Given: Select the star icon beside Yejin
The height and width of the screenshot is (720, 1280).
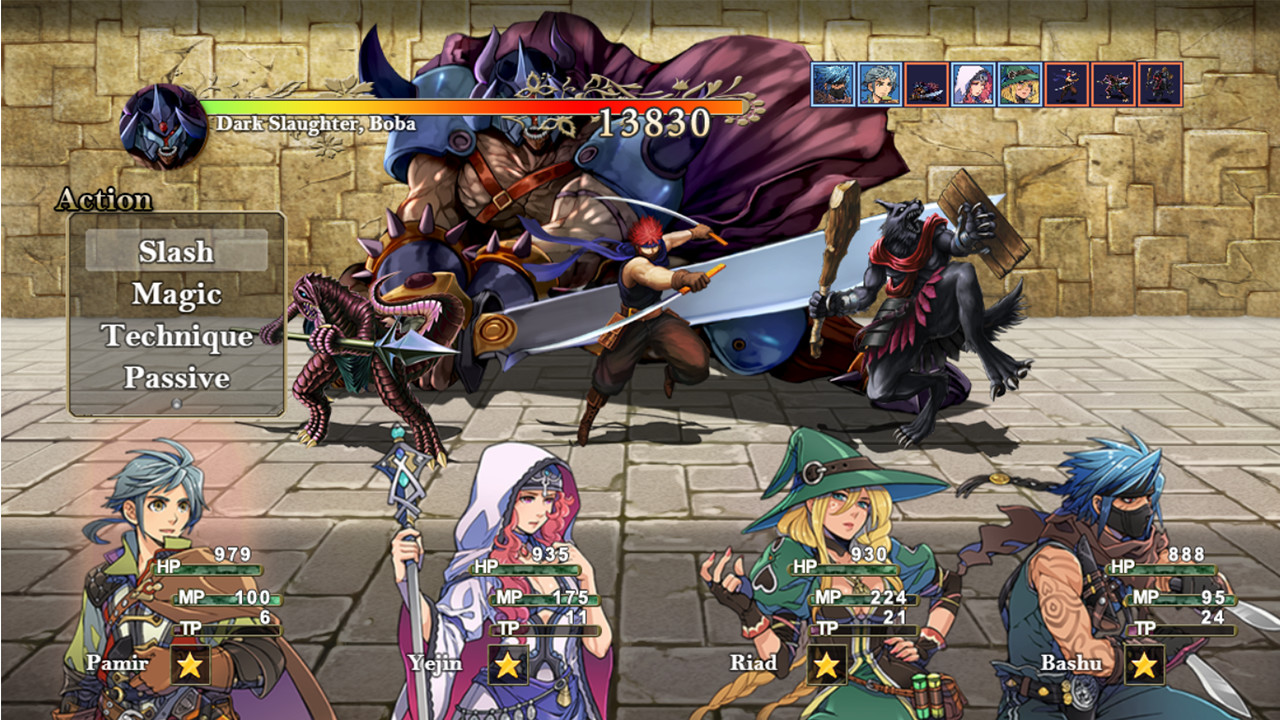Looking at the screenshot, I should (x=508, y=664).
